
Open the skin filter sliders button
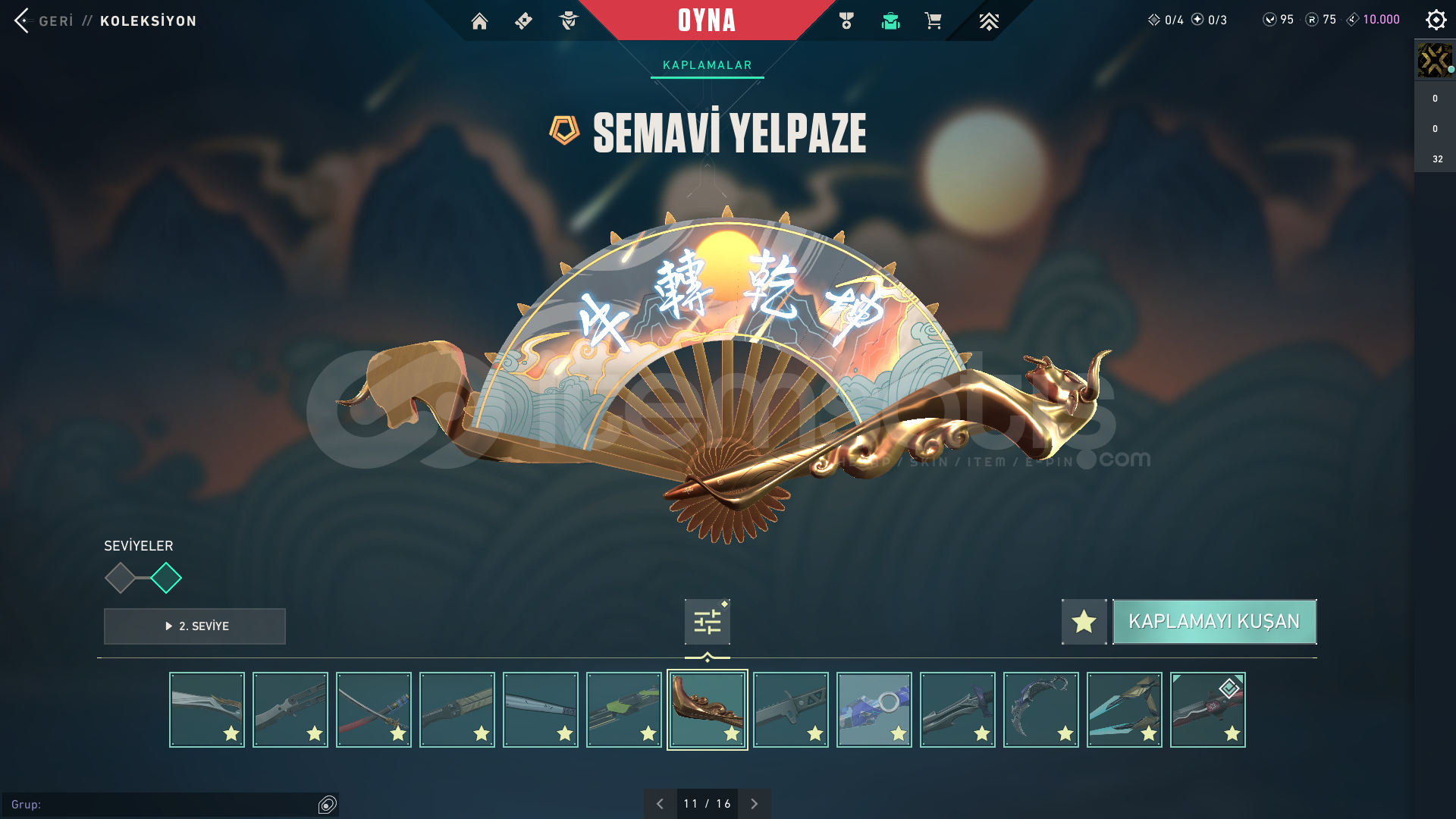(707, 622)
